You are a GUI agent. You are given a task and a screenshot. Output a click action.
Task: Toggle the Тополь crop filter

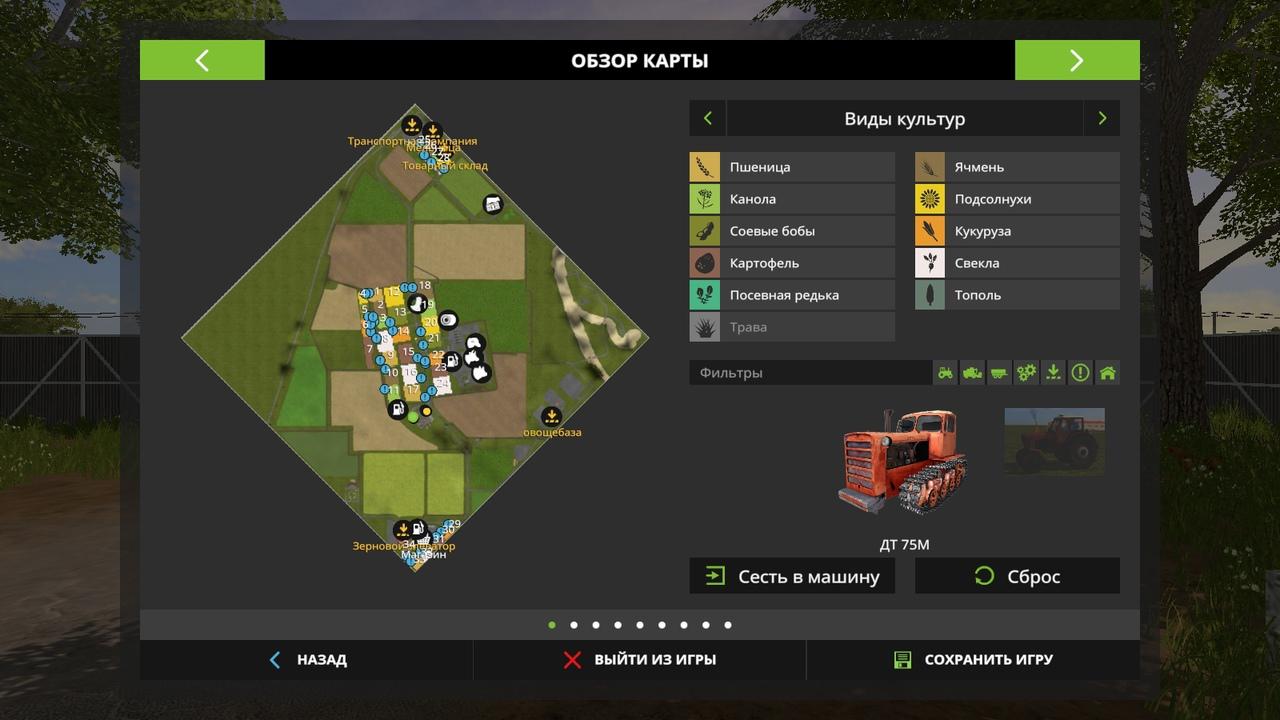(x=1017, y=295)
